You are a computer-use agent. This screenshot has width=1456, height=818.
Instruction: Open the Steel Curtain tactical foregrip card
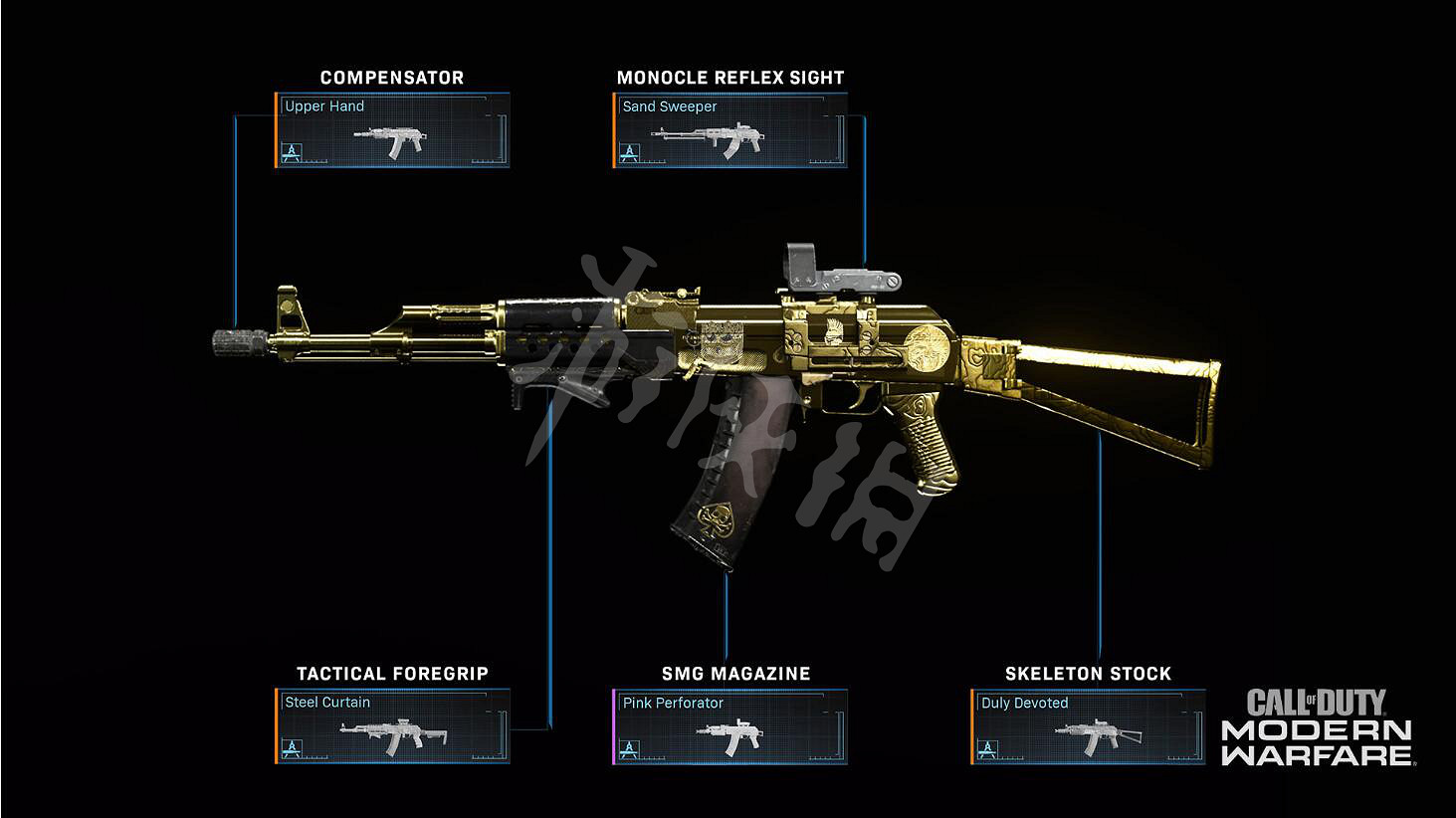tap(392, 726)
